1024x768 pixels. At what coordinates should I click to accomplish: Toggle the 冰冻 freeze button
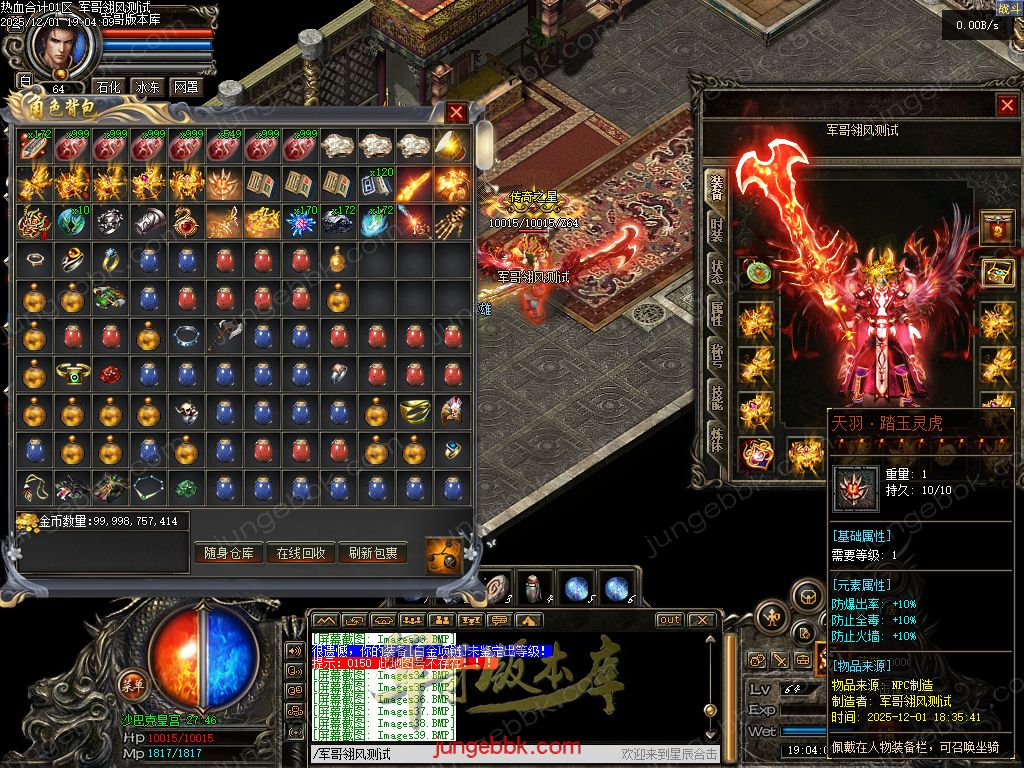pyautogui.click(x=146, y=87)
